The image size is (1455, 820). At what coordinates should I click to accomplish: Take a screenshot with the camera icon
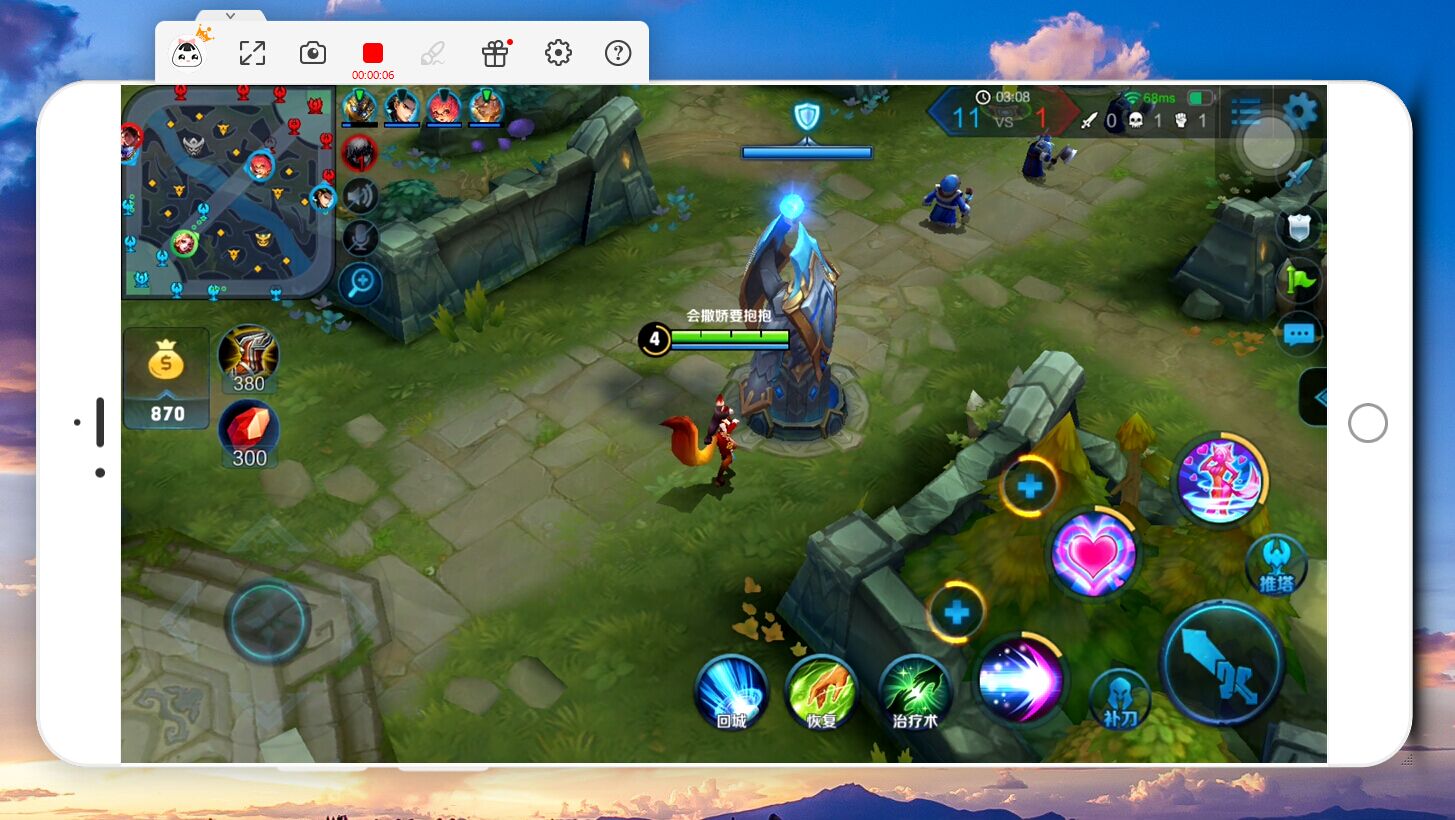click(x=313, y=53)
